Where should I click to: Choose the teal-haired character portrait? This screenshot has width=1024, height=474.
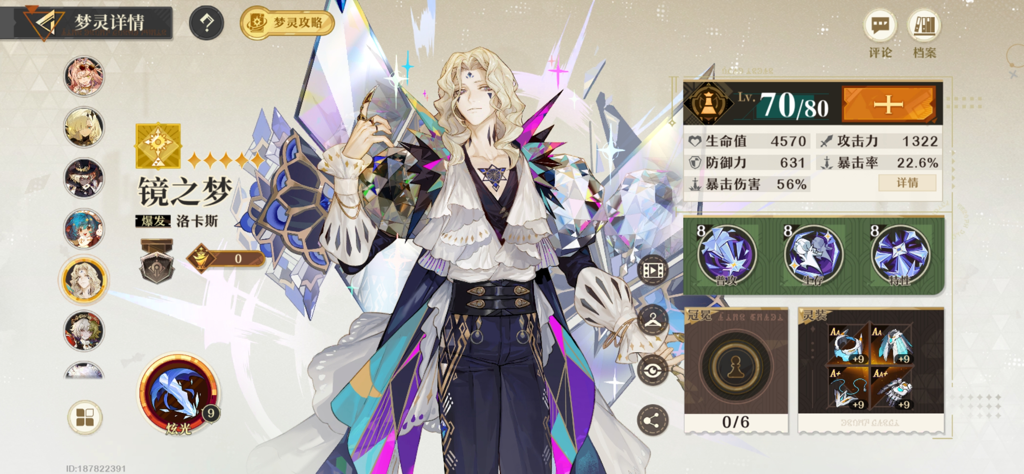pos(84,229)
